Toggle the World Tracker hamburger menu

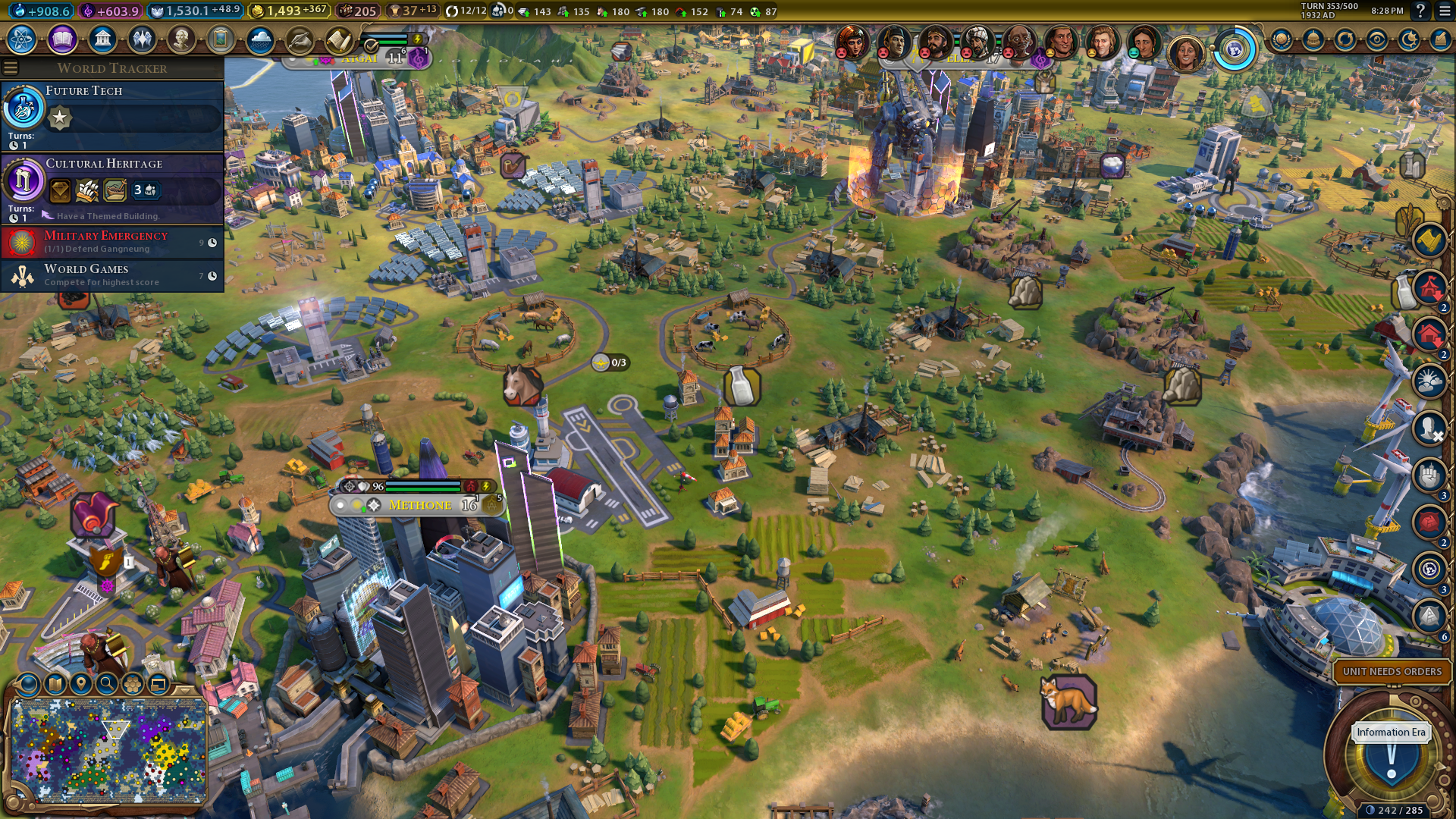(11, 68)
